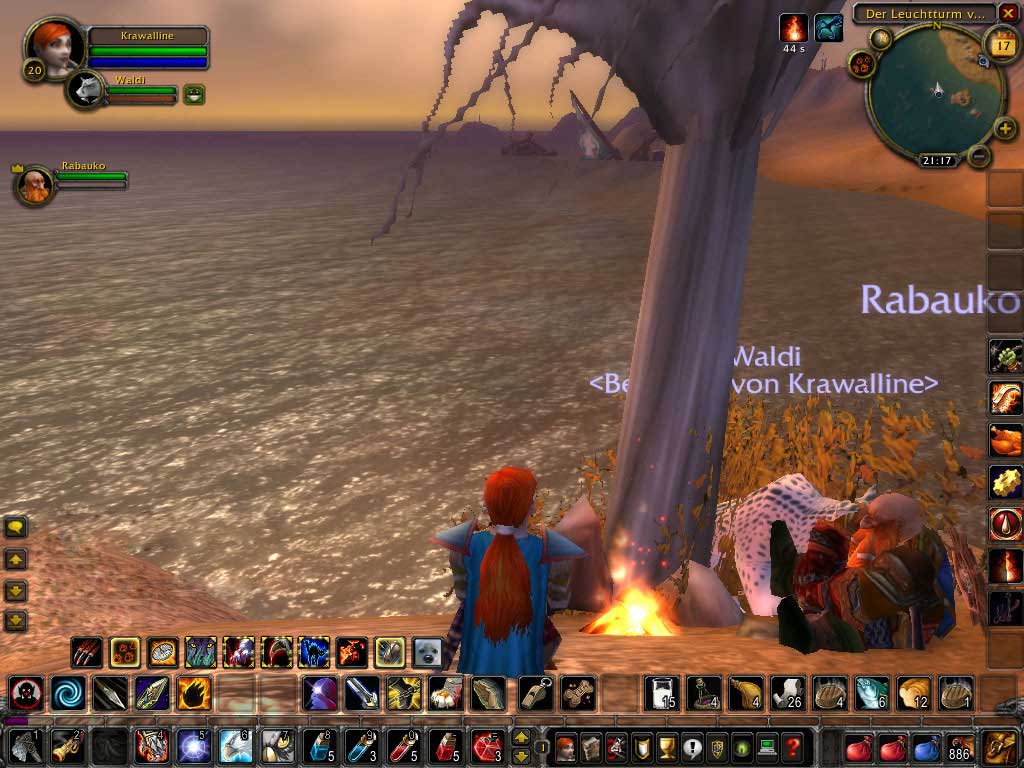Use the red gem item in the action bar

tap(487, 746)
